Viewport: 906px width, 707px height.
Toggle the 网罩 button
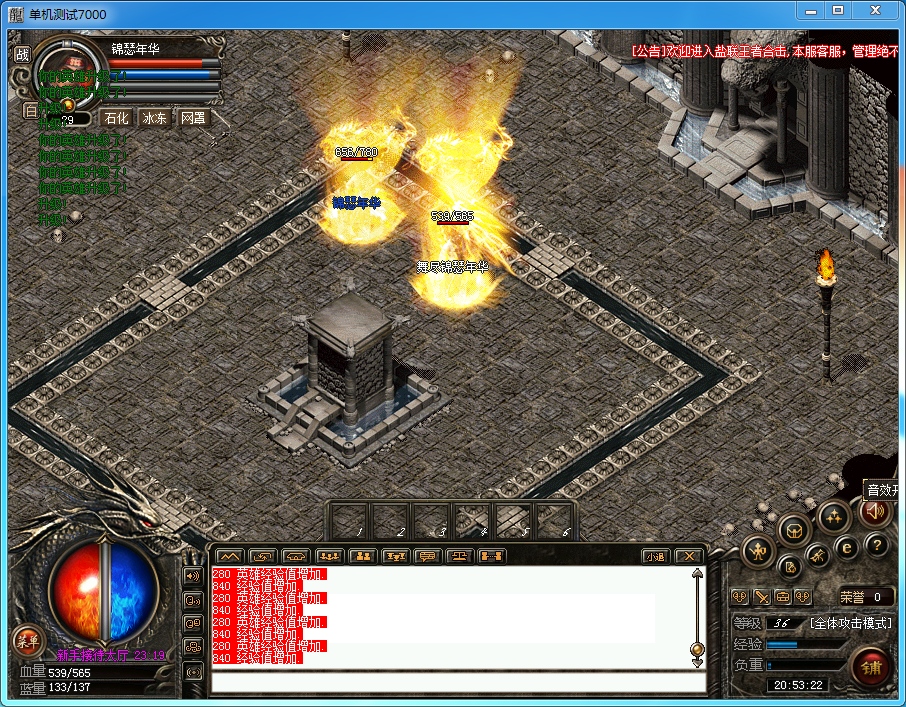point(193,118)
